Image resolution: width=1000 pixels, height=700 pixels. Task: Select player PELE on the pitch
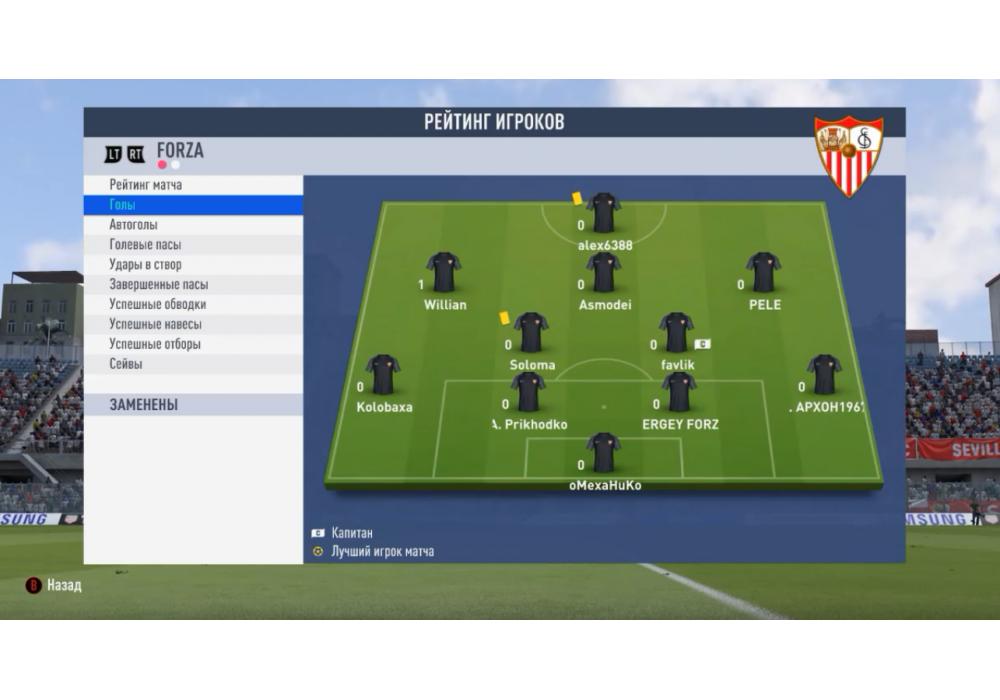pos(763,272)
